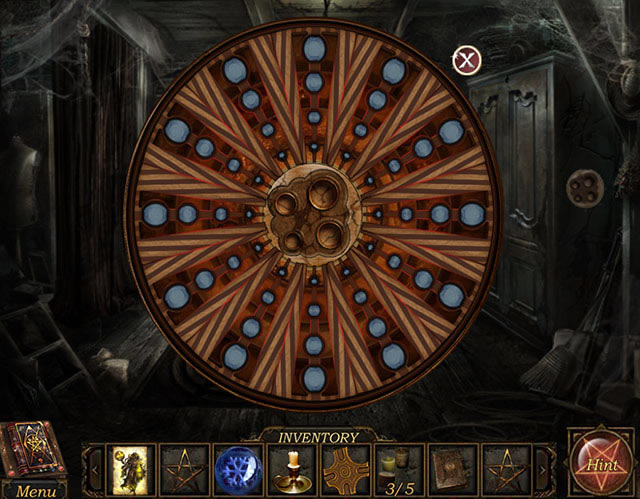Click the inventory's right scroll arrow
This screenshot has height=499, width=640.
tap(544, 468)
